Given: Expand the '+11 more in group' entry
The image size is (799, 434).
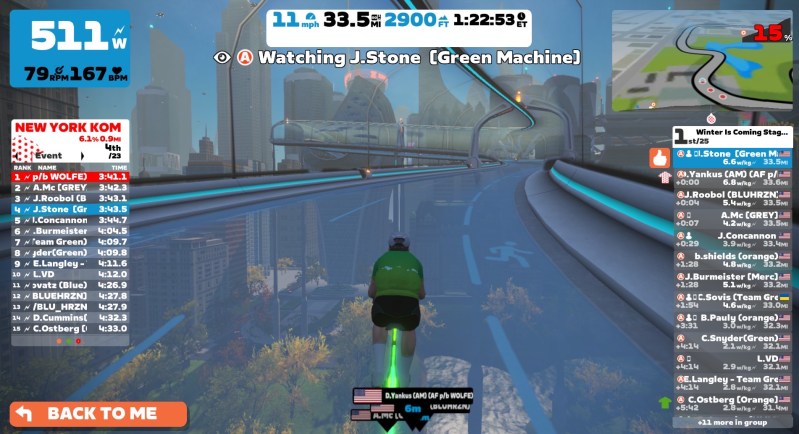Looking at the screenshot, I should [x=733, y=422].
